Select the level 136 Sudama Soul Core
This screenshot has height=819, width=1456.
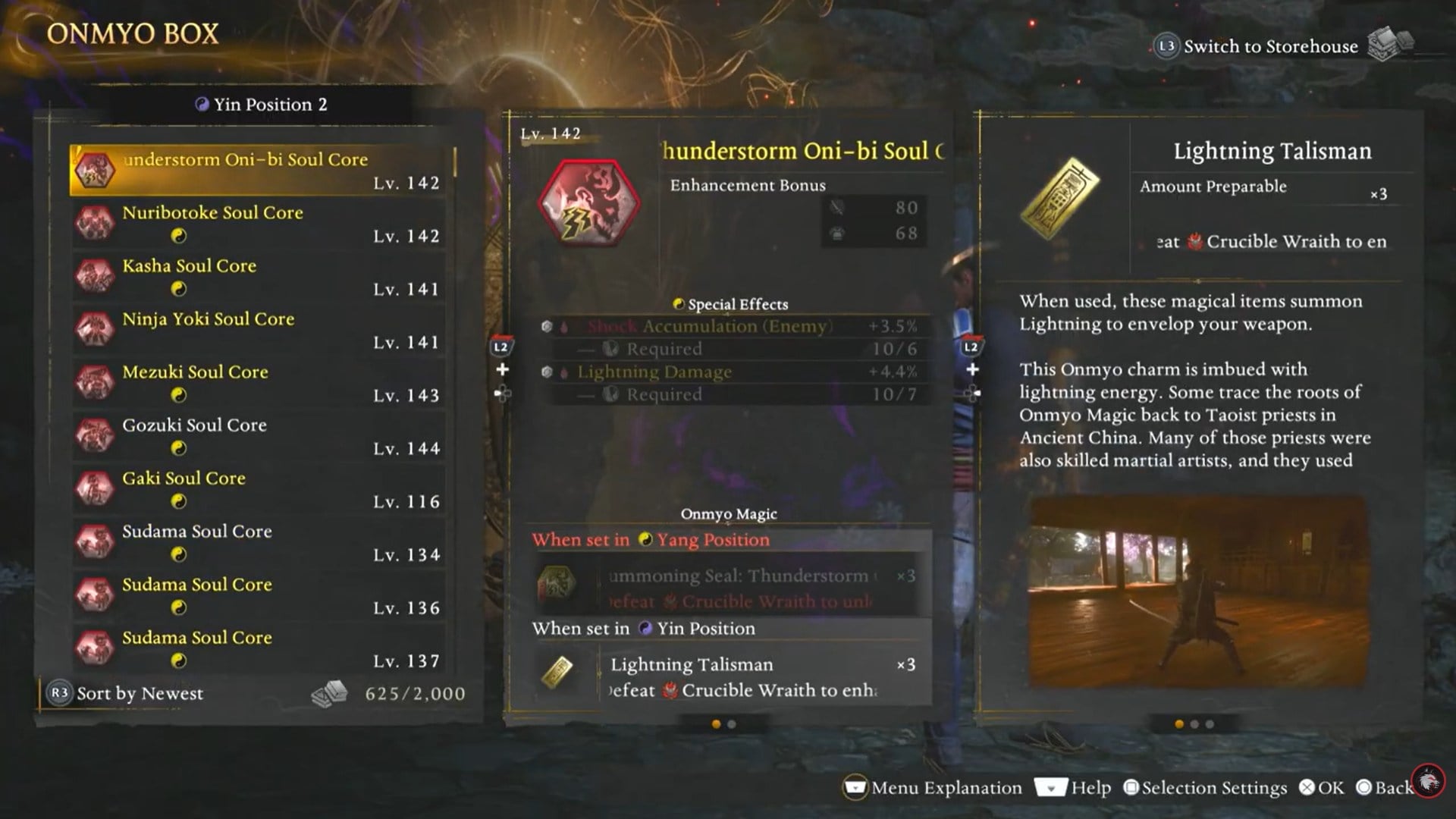[x=262, y=595]
